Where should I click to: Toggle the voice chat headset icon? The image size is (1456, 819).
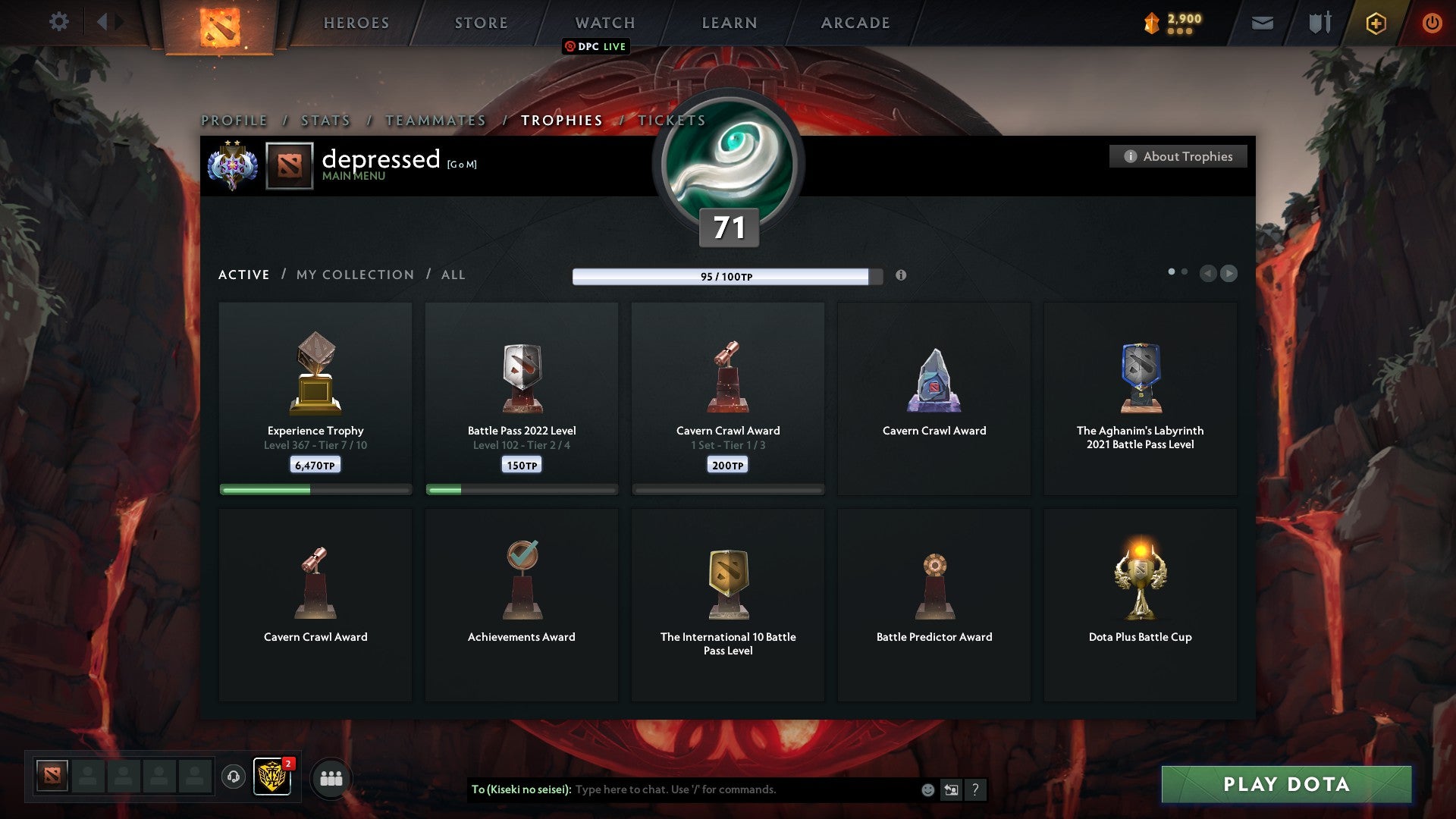pyautogui.click(x=232, y=778)
